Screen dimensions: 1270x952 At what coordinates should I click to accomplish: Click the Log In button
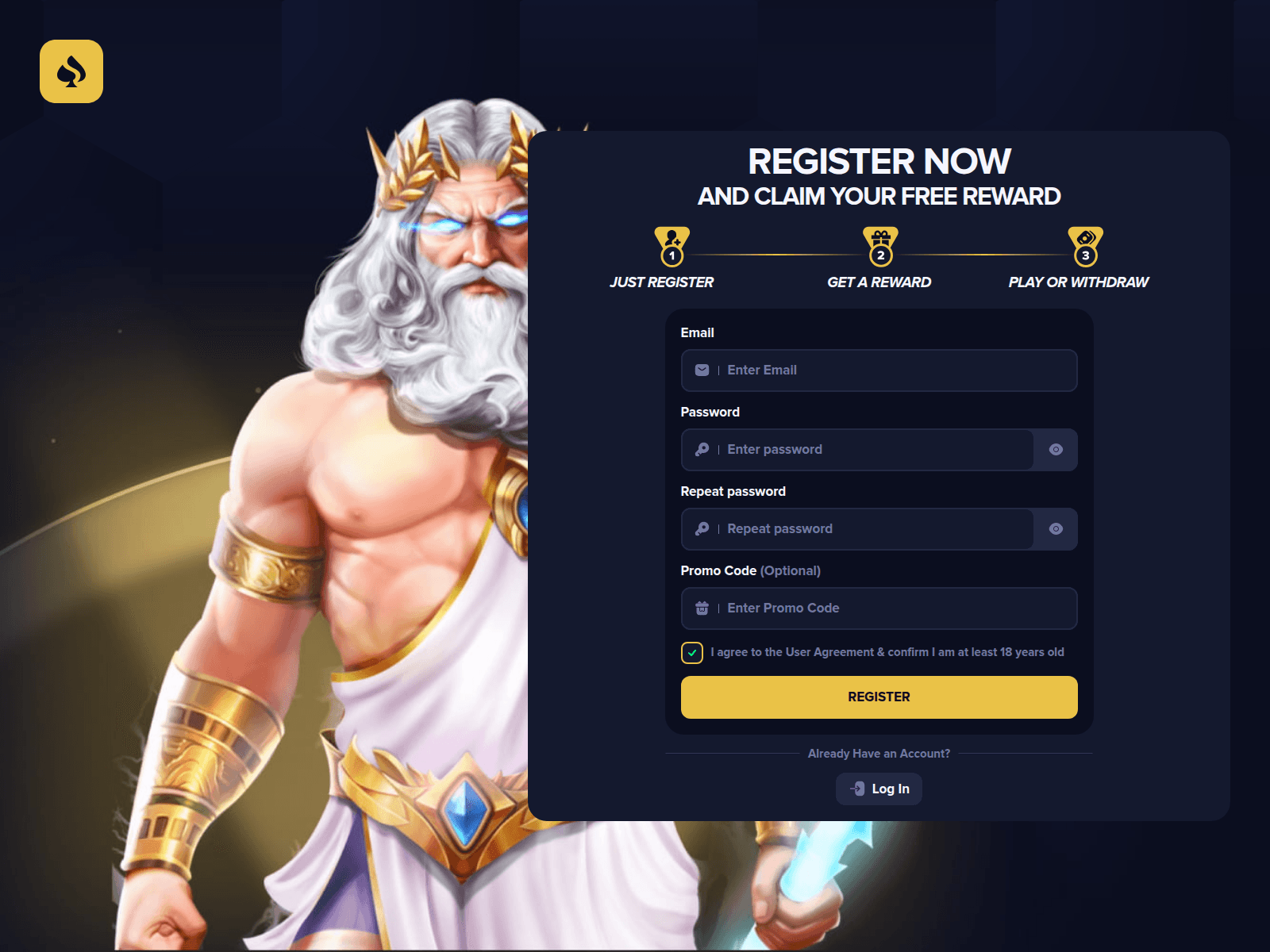point(879,789)
